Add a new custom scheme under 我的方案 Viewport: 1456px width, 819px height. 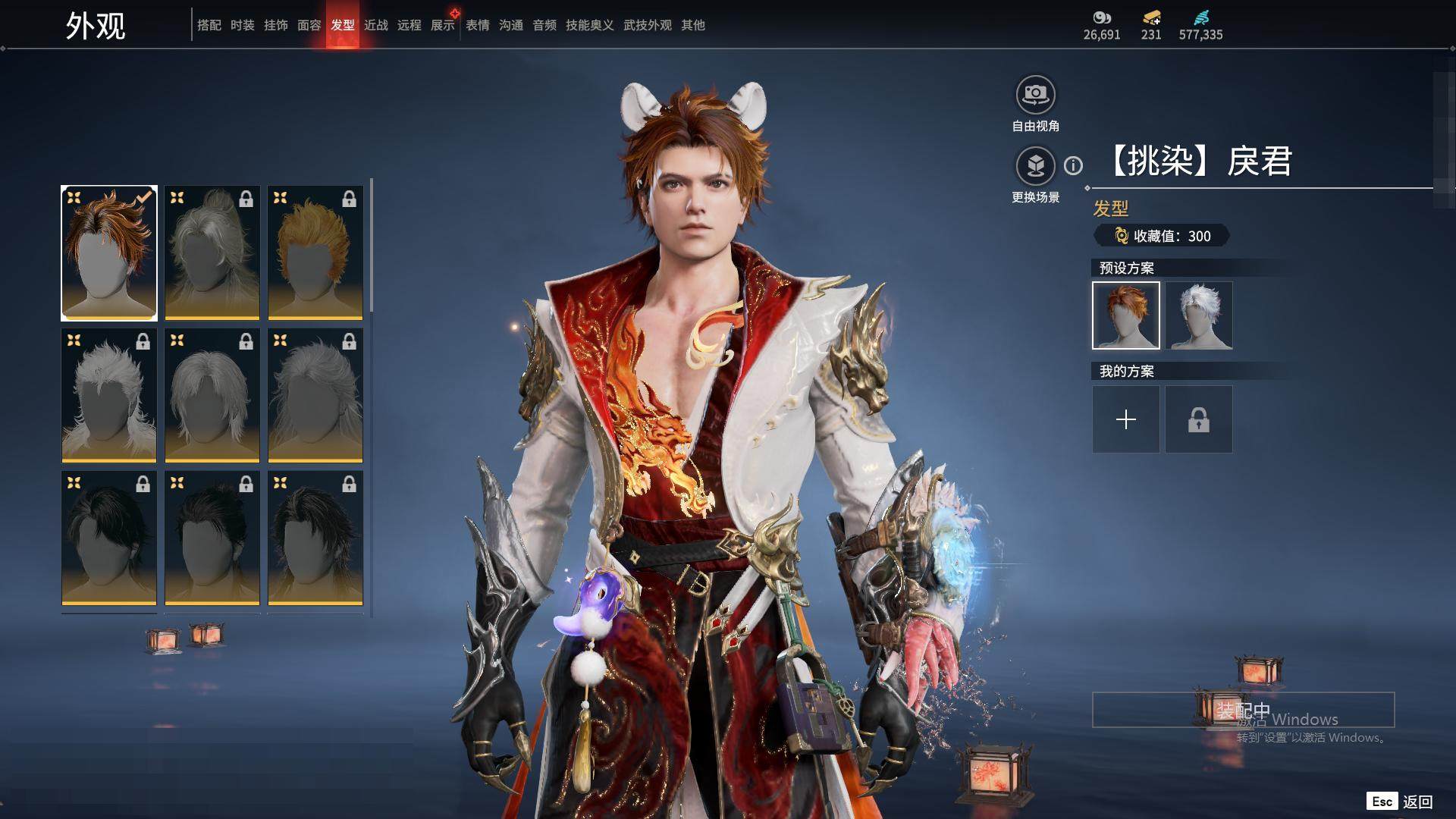(x=1126, y=419)
